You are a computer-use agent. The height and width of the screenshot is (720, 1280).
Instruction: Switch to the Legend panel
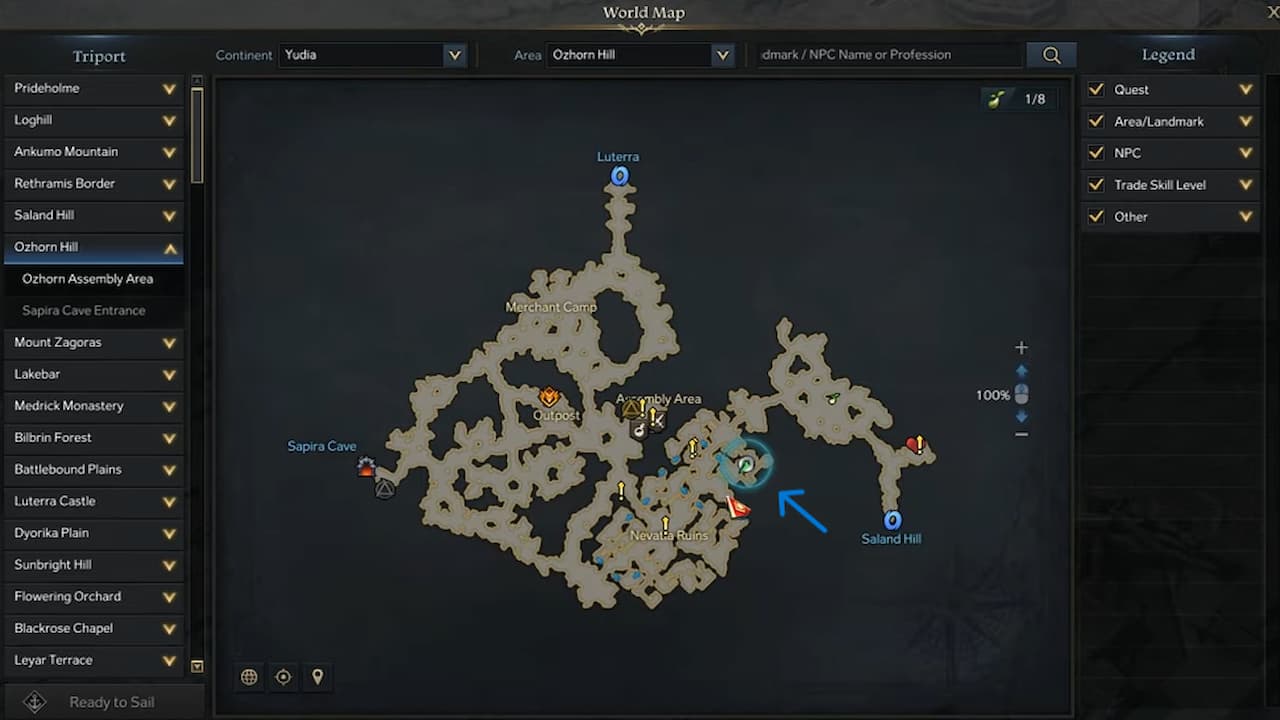[1167, 55]
